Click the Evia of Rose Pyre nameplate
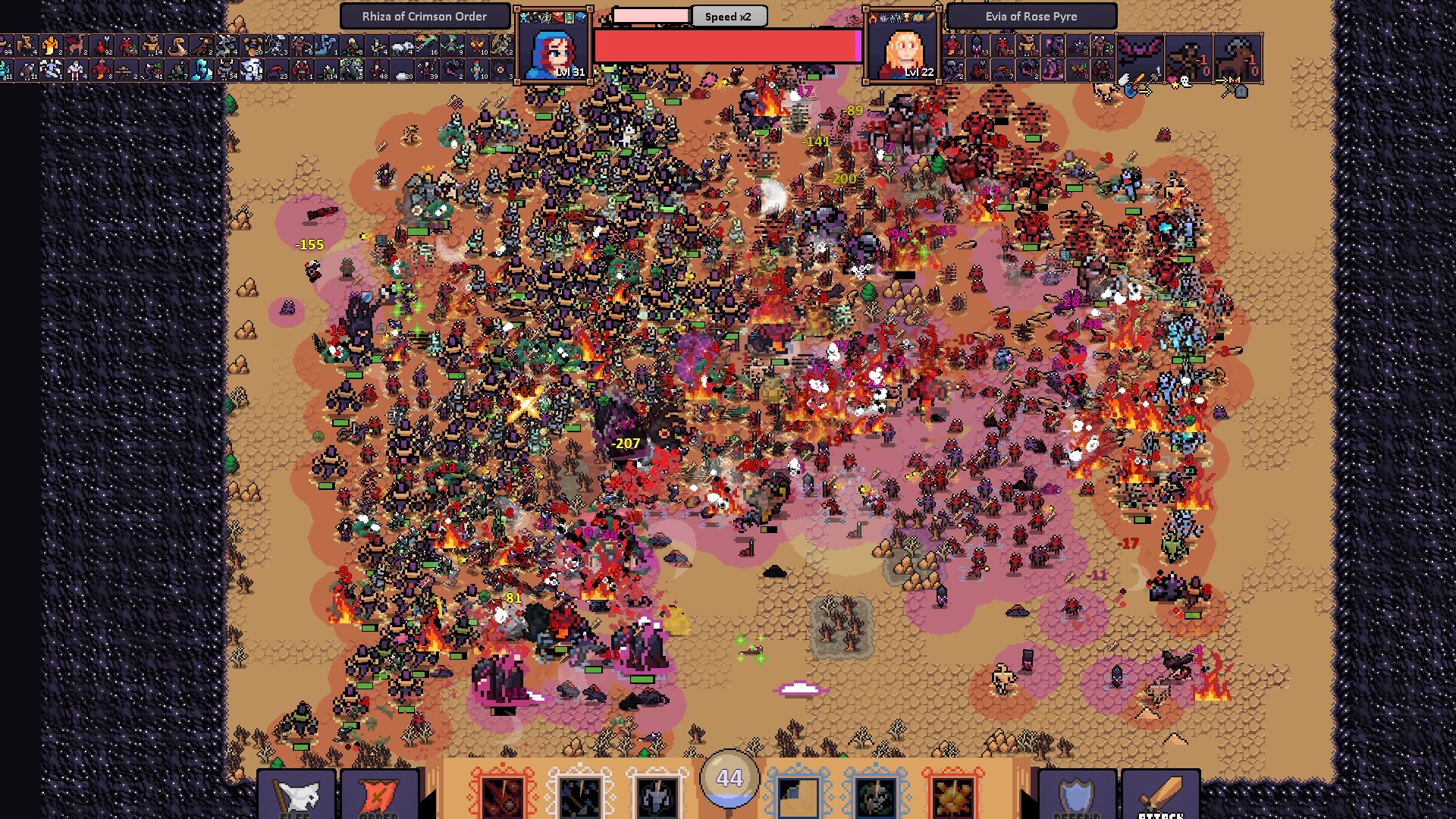The height and width of the screenshot is (819, 1456). point(1031,16)
